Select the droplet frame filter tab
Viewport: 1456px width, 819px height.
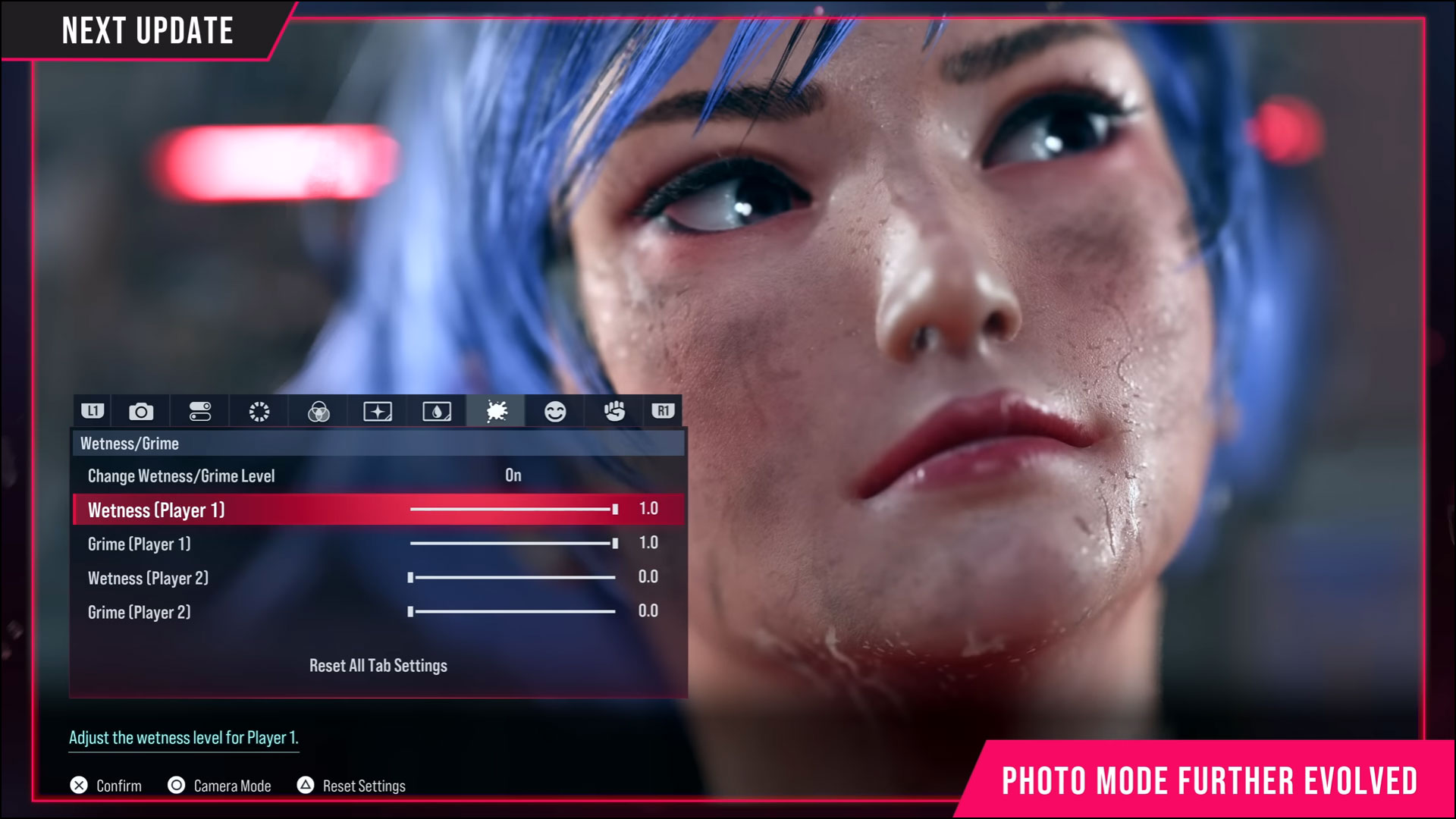(437, 411)
